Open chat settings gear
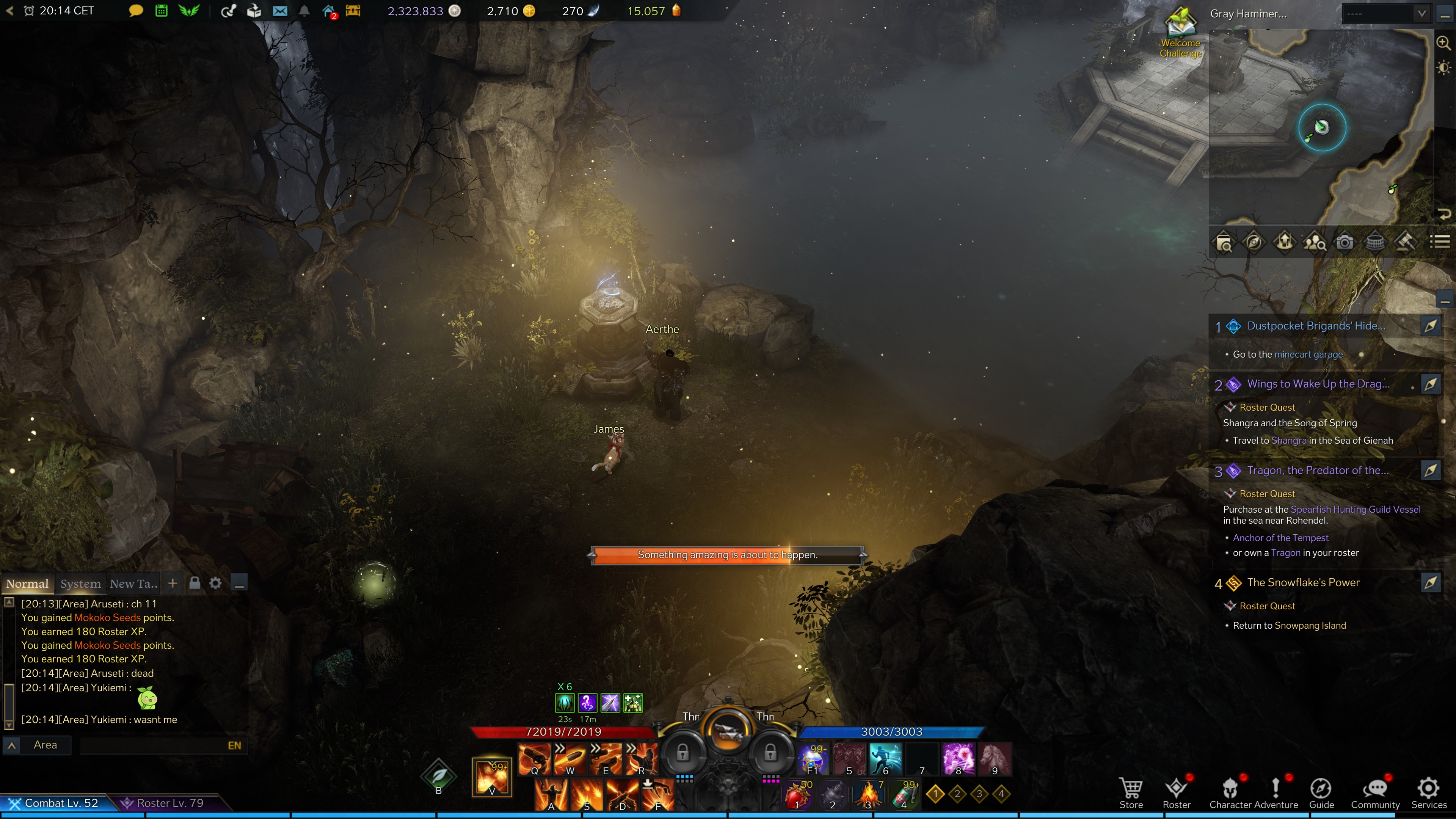The width and height of the screenshot is (1456, 819). [x=215, y=583]
